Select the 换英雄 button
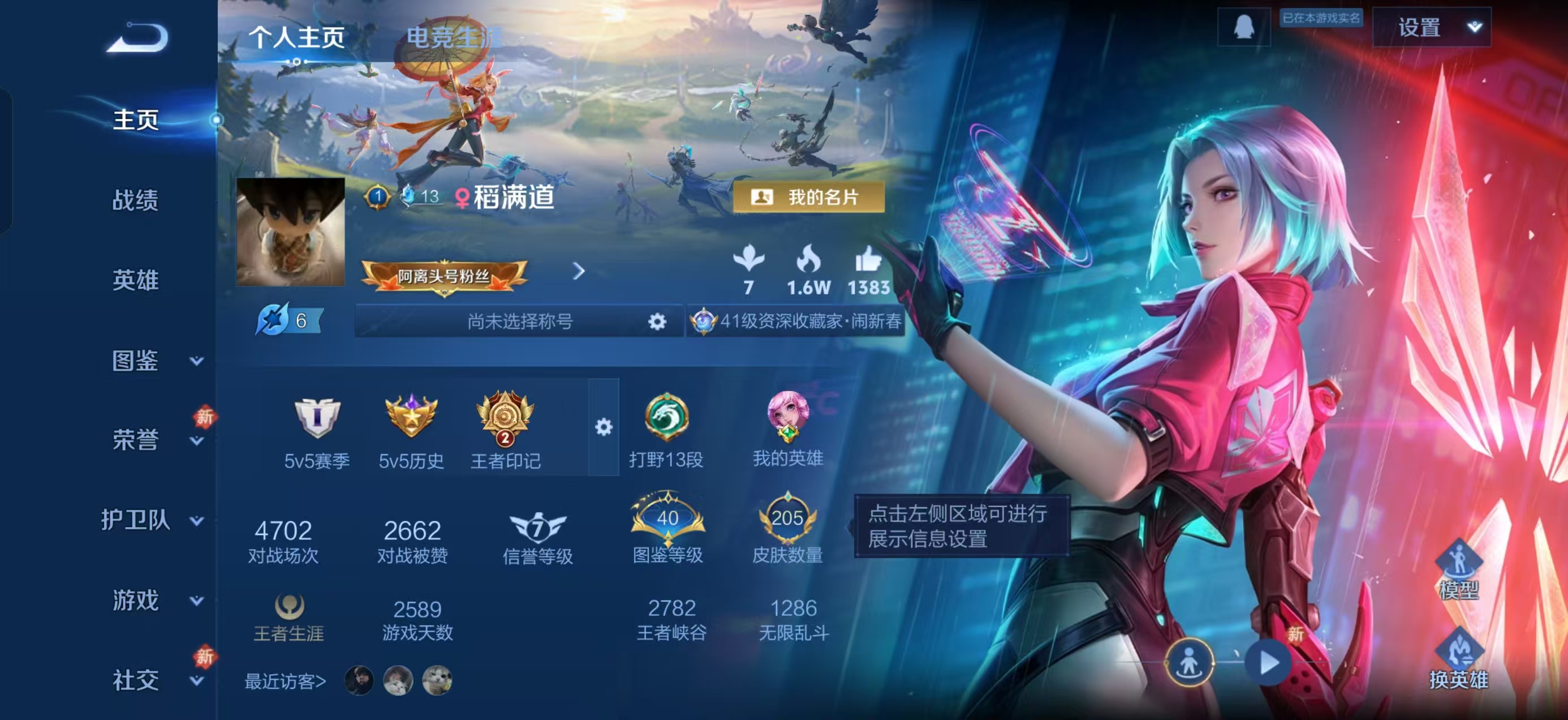The height and width of the screenshot is (720, 1568). (x=1458, y=661)
